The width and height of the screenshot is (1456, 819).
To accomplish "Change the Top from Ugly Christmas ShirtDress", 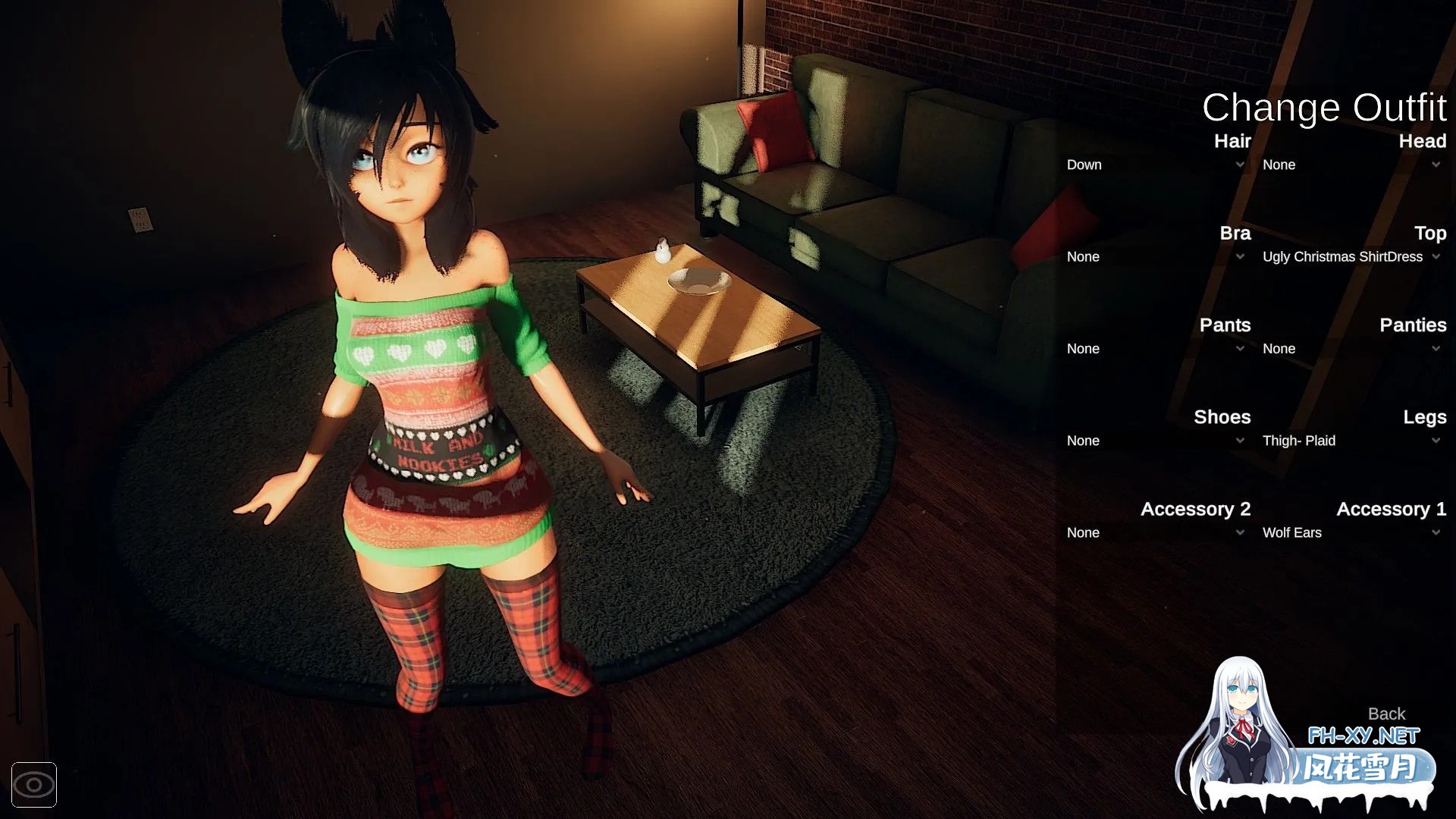I will click(x=1351, y=257).
